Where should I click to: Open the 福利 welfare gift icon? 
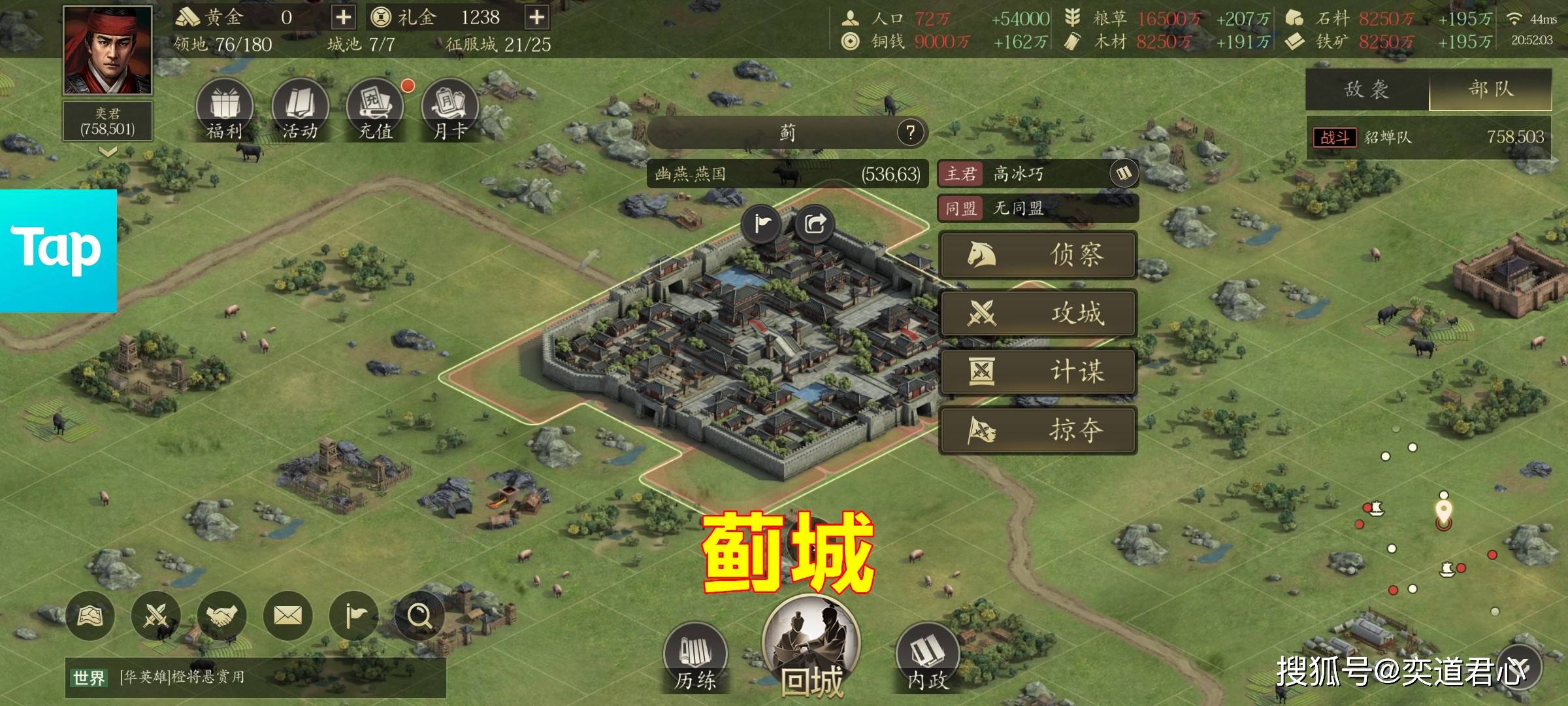224,110
